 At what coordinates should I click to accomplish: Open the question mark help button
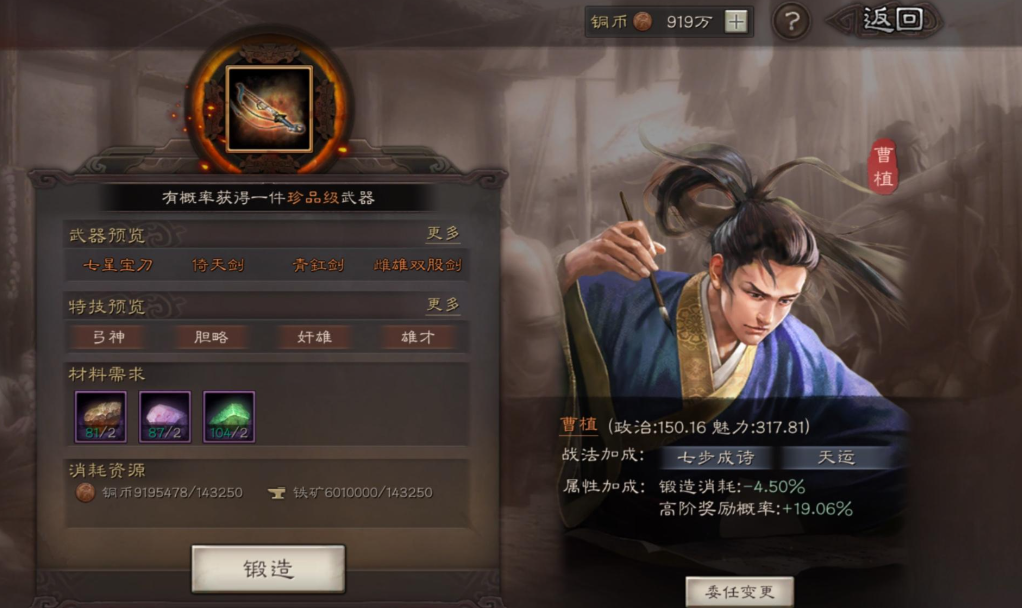(791, 21)
